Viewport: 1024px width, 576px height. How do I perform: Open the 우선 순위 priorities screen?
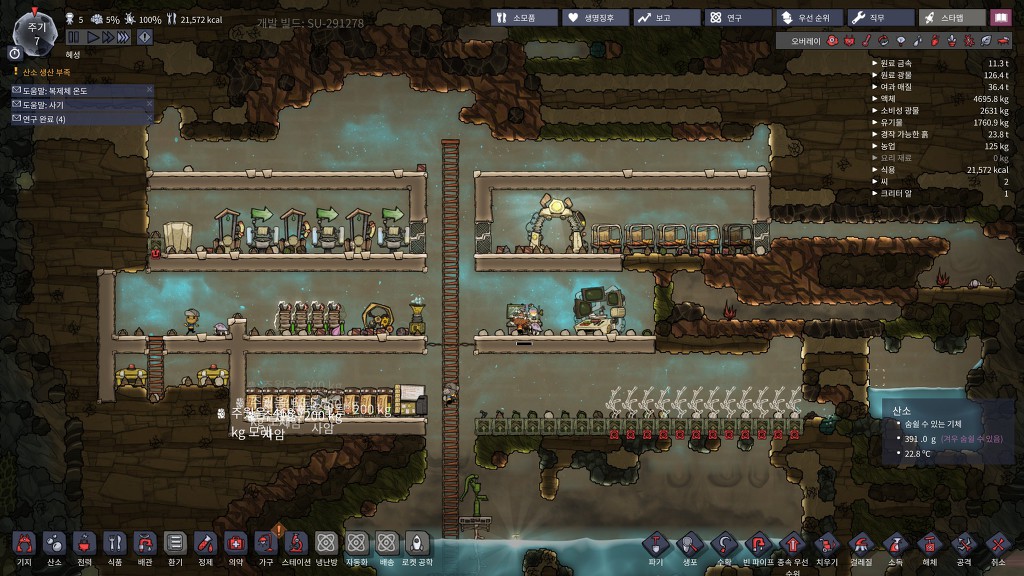tap(806, 18)
